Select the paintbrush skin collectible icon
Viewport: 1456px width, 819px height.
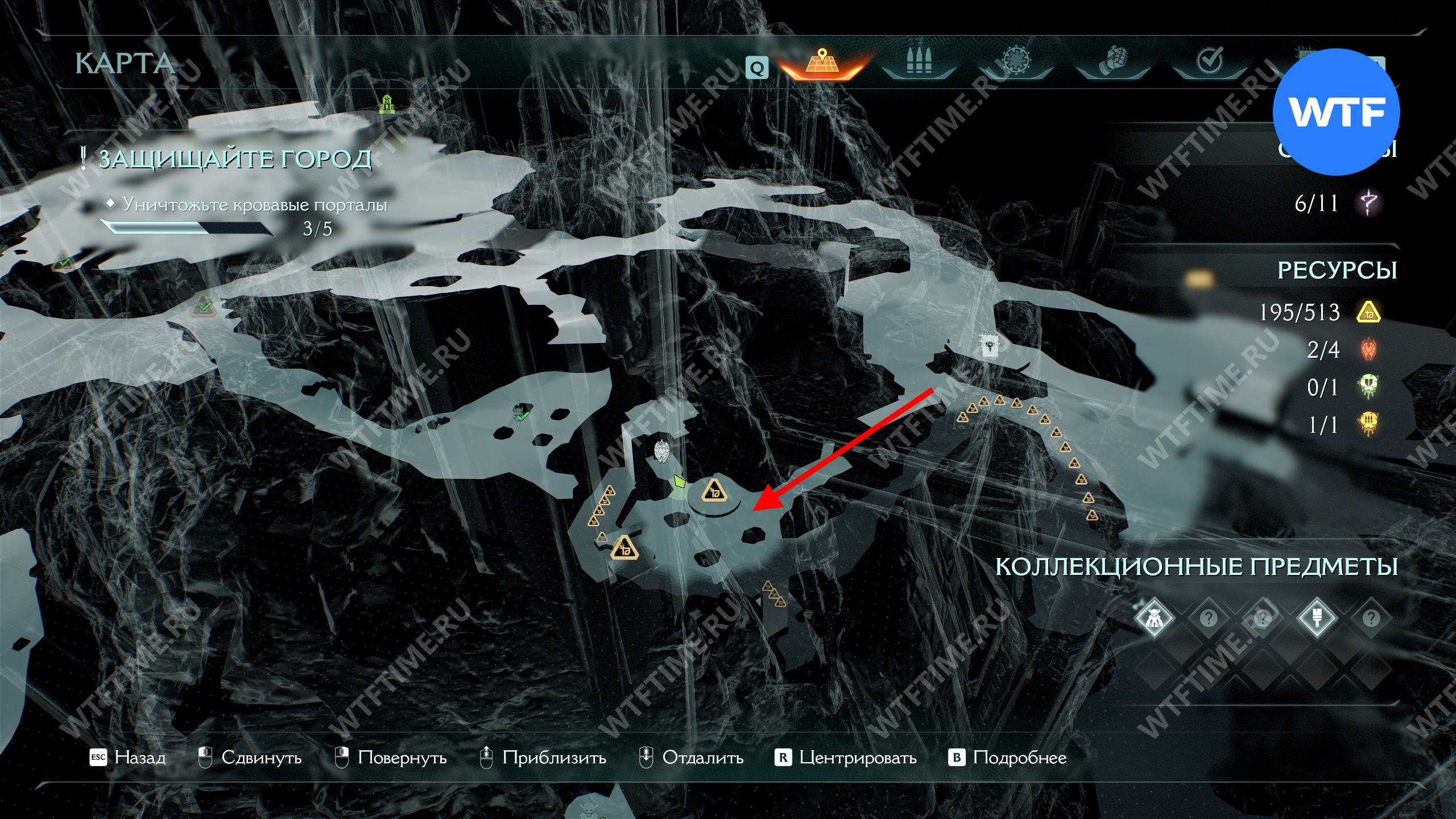coord(1317,618)
